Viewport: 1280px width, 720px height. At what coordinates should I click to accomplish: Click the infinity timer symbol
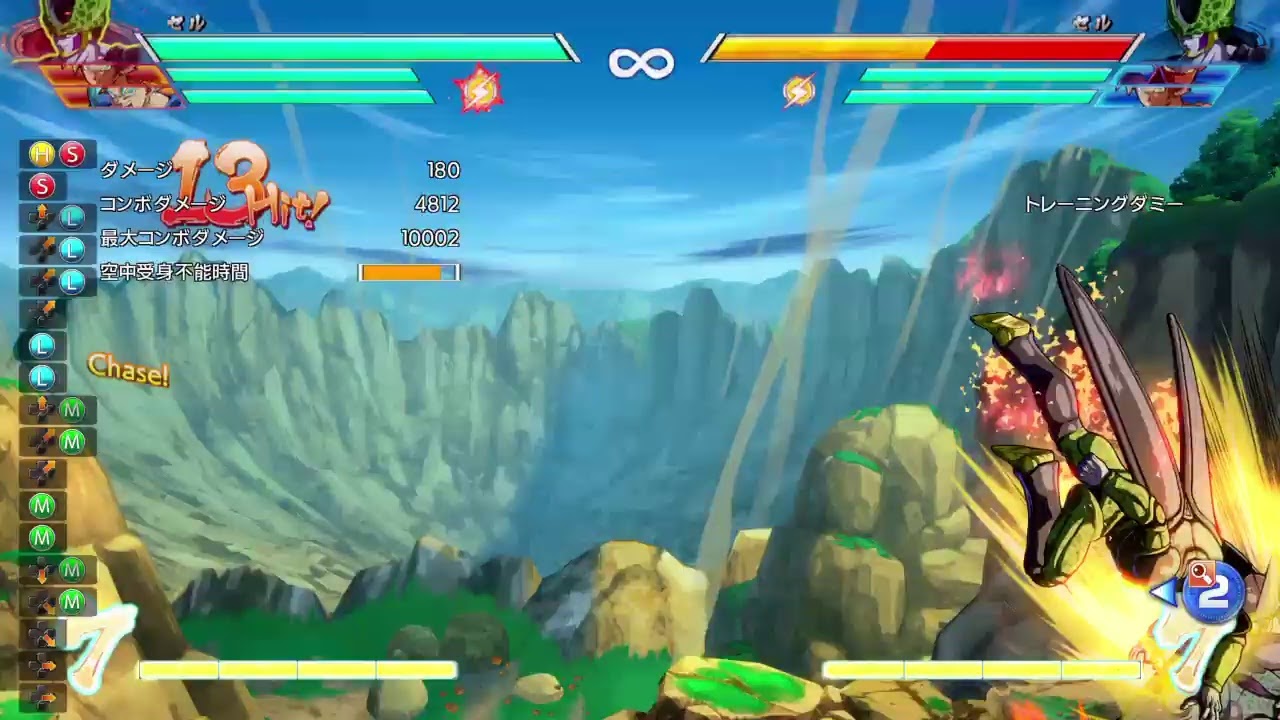point(641,60)
